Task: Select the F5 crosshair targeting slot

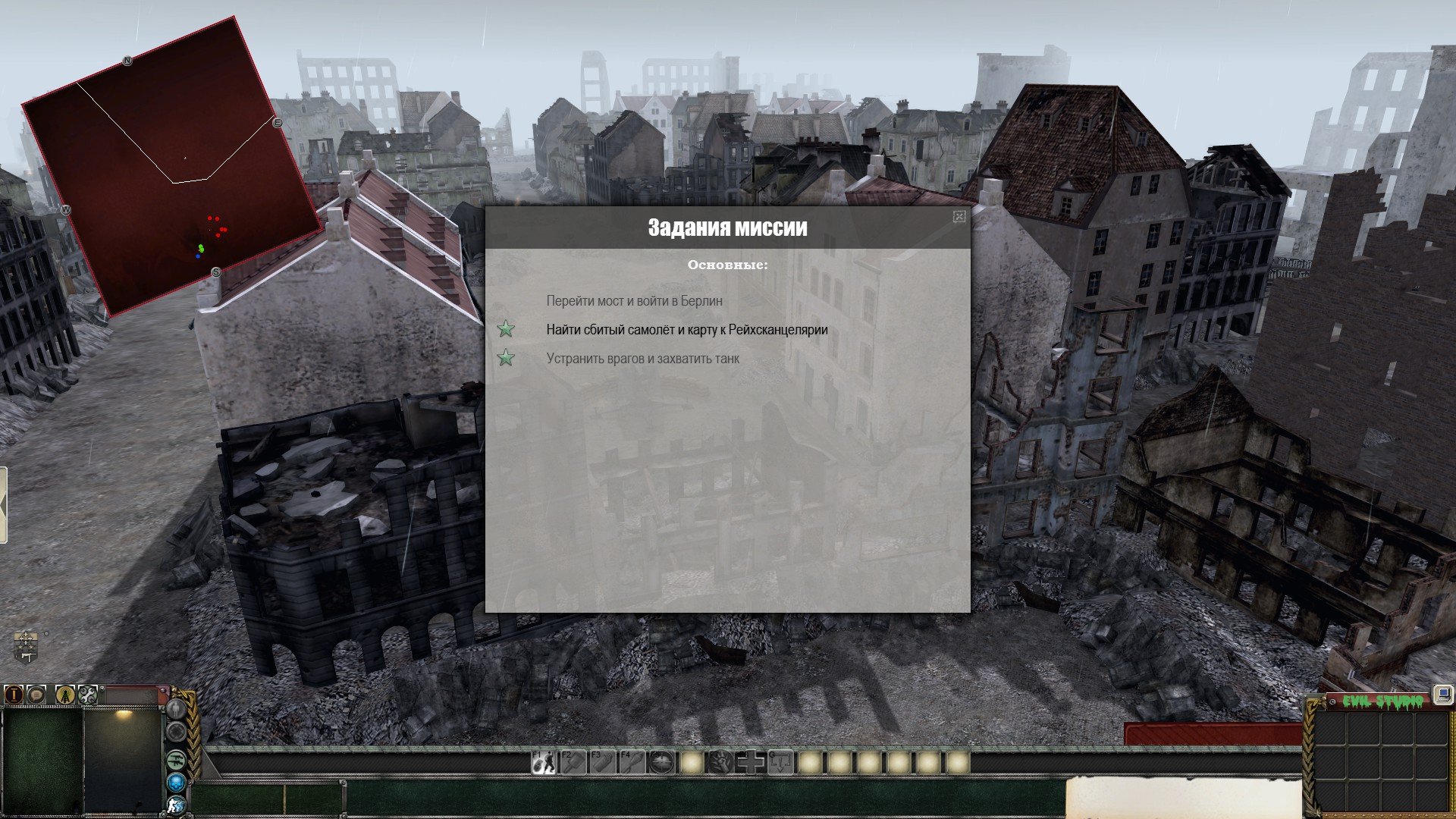Action: (x=662, y=762)
